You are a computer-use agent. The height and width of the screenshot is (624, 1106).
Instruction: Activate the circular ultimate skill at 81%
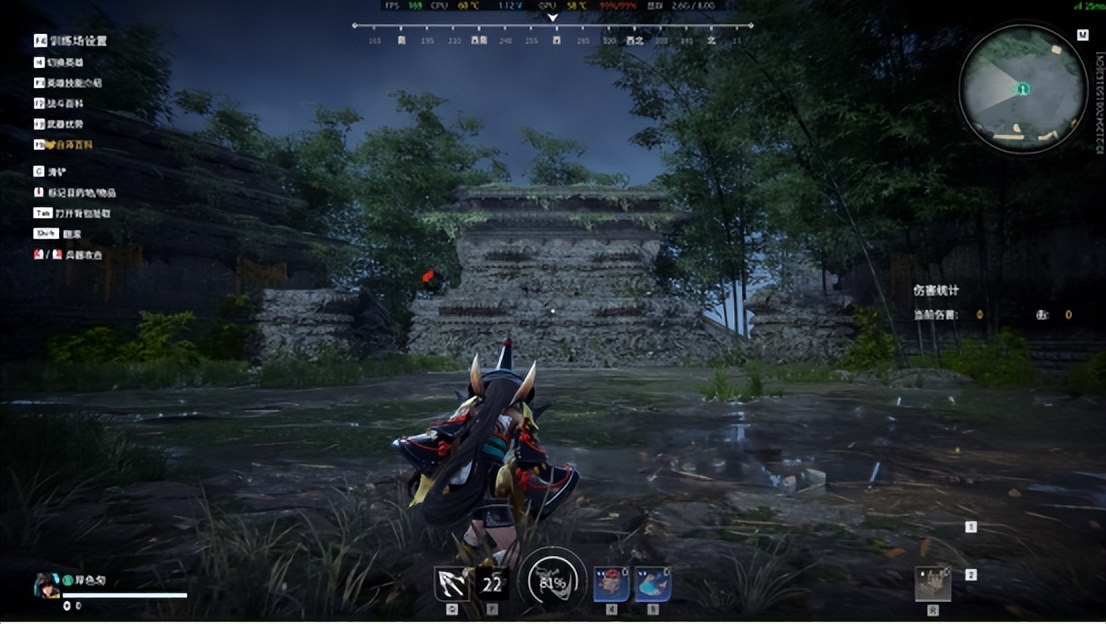(552, 581)
